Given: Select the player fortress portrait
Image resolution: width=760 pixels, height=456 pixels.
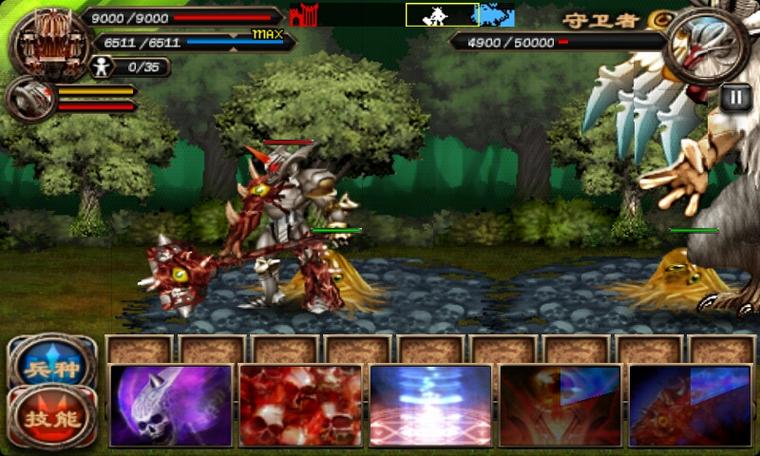Looking at the screenshot, I should [x=45, y=43].
